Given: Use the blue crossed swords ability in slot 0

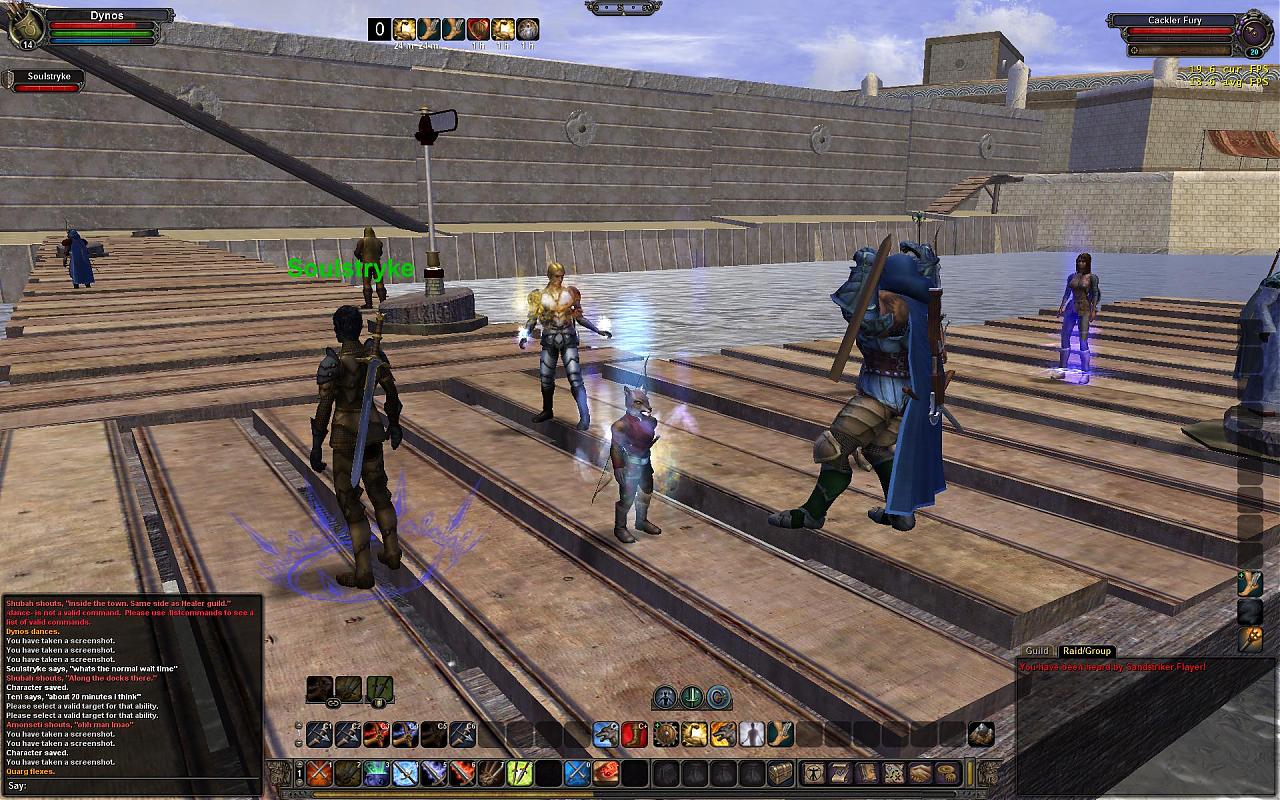Looking at the screenshot, I should point(577,773).
